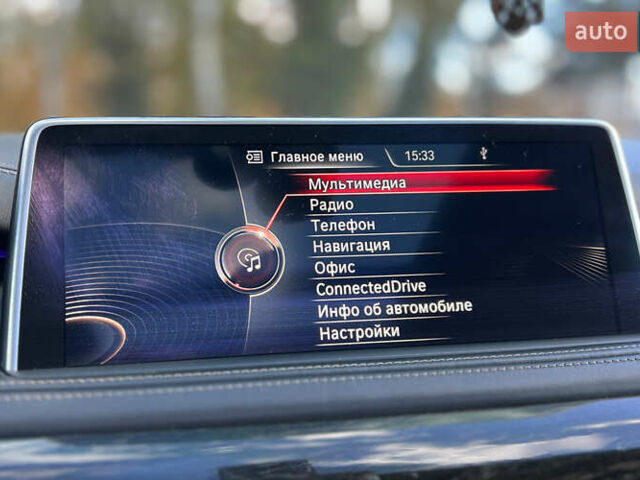Choose the Телефон menu entry
The width and height of the screenshot is (640, 480).
343,225
